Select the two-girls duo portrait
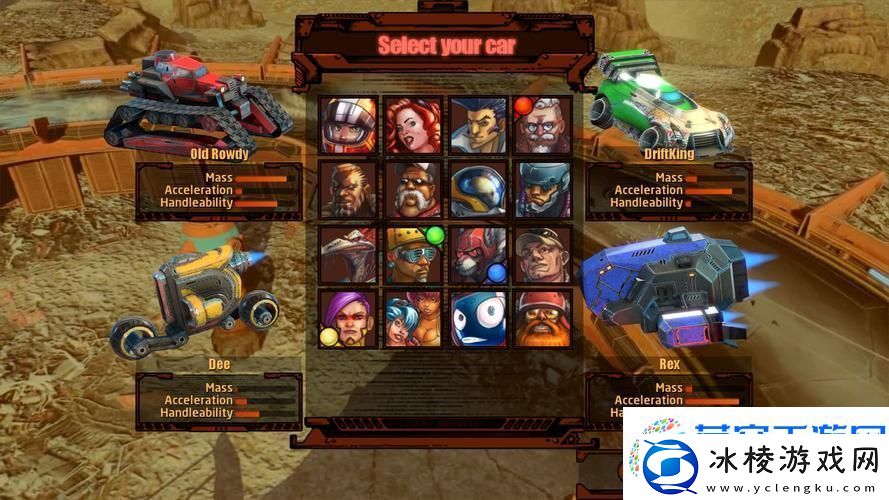The width and height of the screenshot is (889, 500). click(413, 318)
